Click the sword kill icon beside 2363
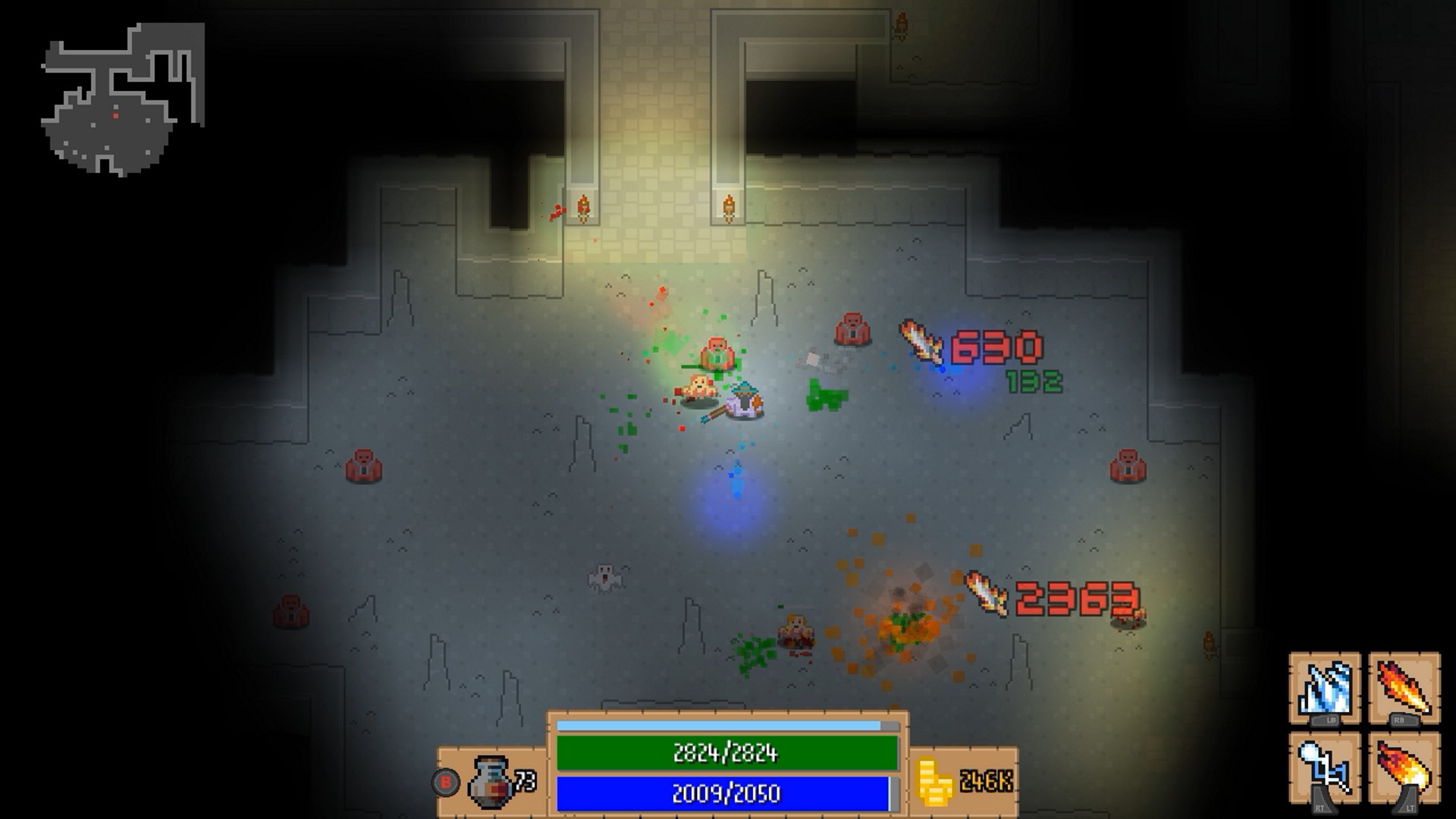 (x=984, y=594)
